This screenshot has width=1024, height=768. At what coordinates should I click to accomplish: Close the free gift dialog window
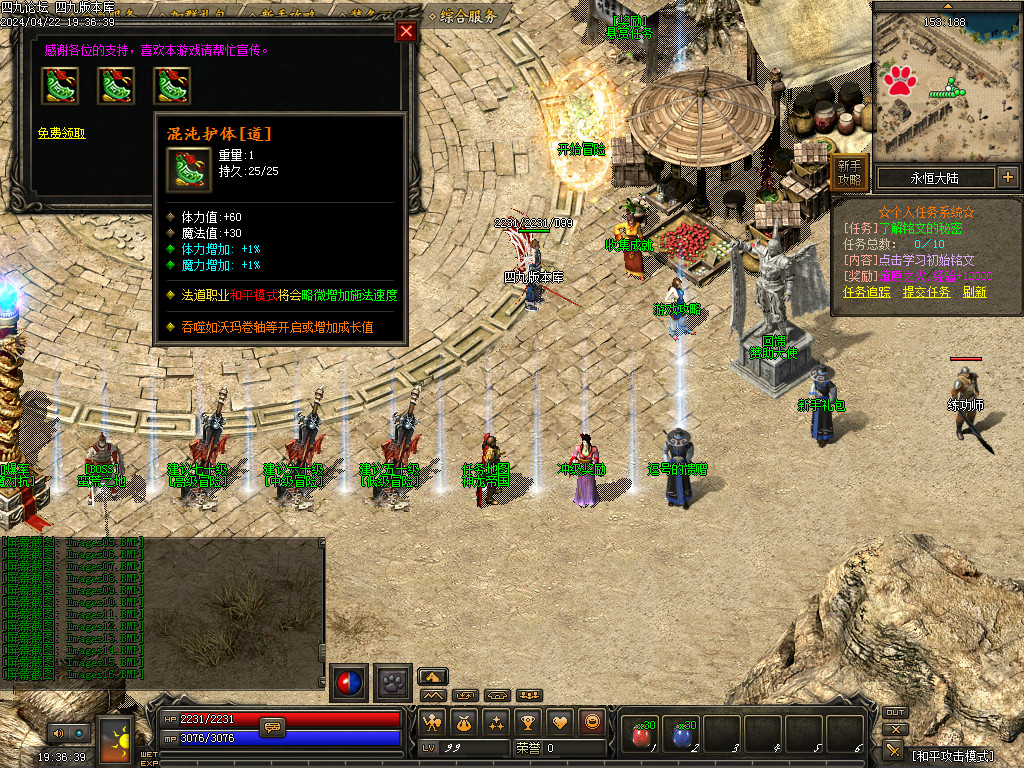click(406, 31)
